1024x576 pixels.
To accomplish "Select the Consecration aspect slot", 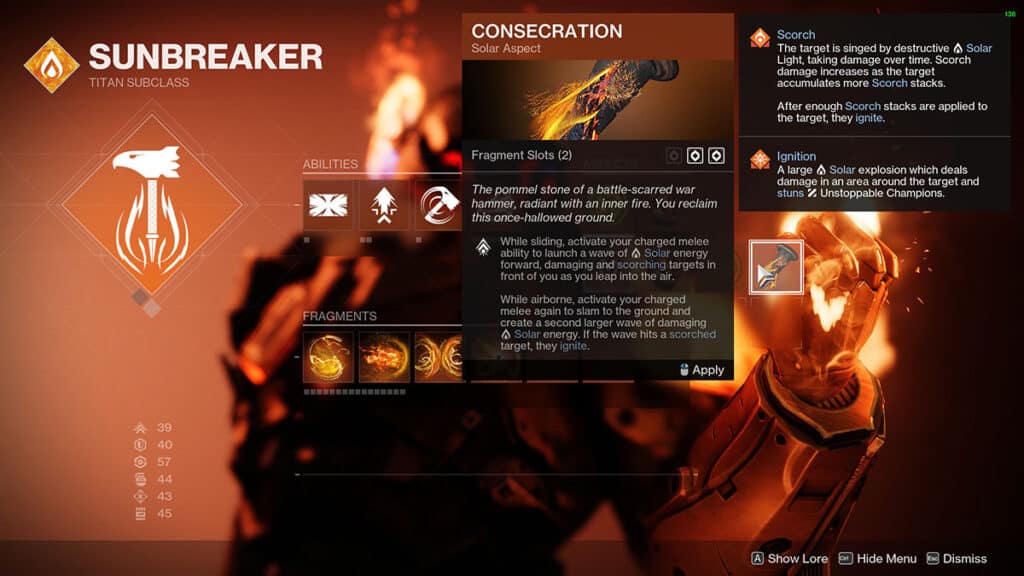I will (776, 267).
